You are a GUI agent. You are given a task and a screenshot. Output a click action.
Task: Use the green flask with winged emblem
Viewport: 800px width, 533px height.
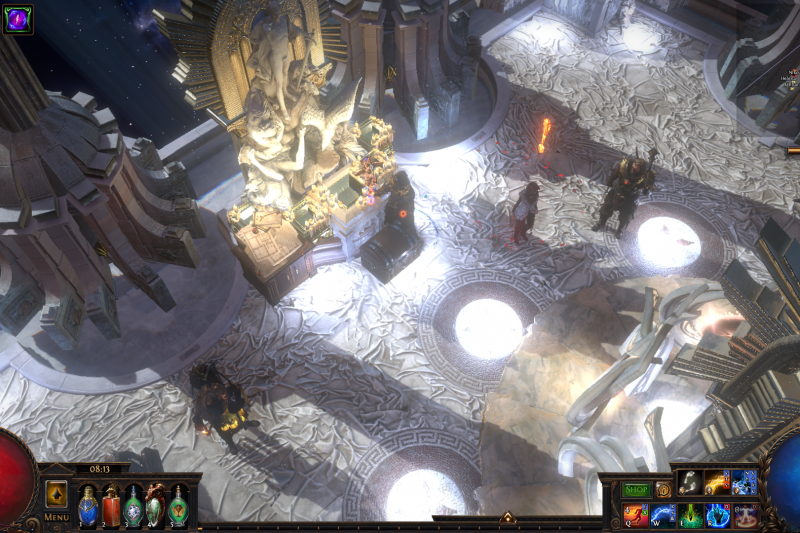tap(178, 503)
